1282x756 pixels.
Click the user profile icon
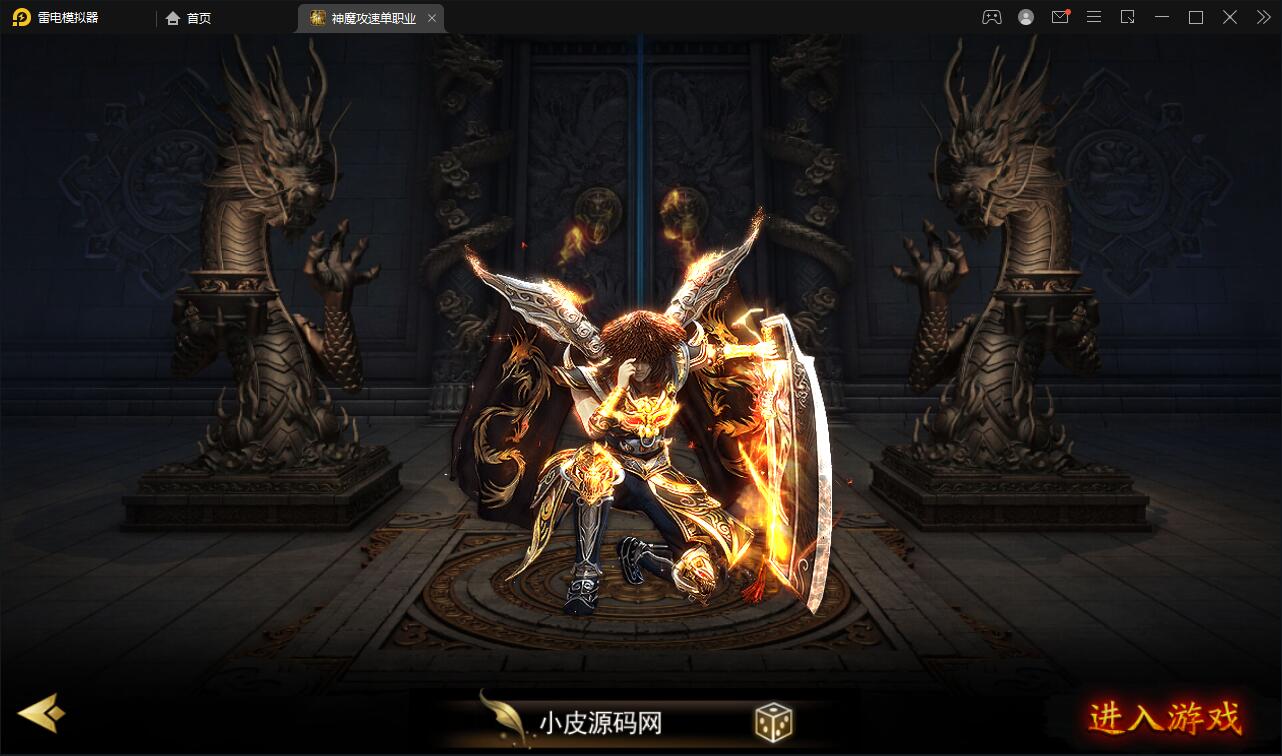pos(1025,17)
